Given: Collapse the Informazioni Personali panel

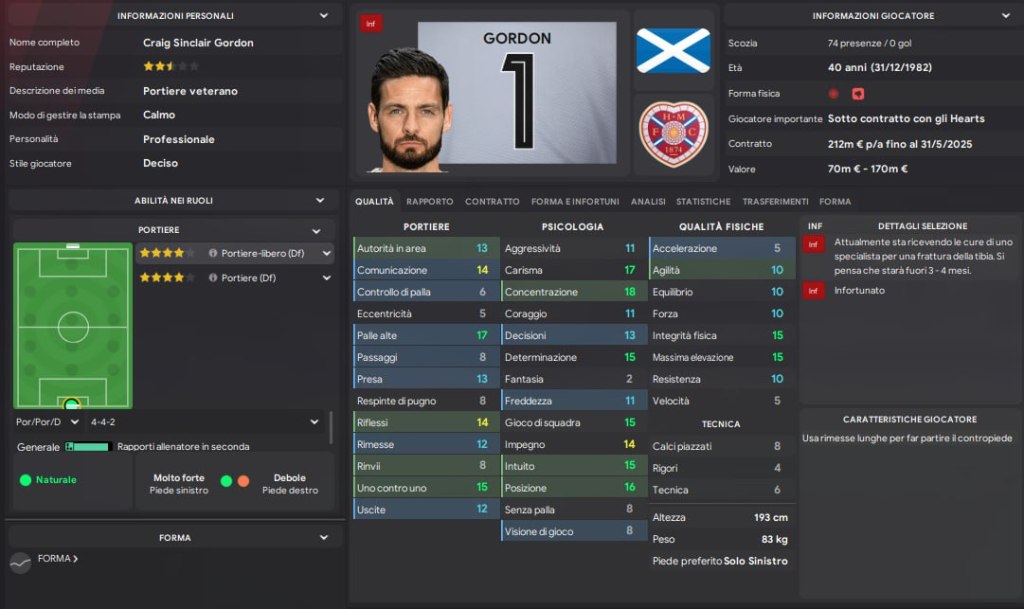Looking at the screenshot, I should 323,16.
